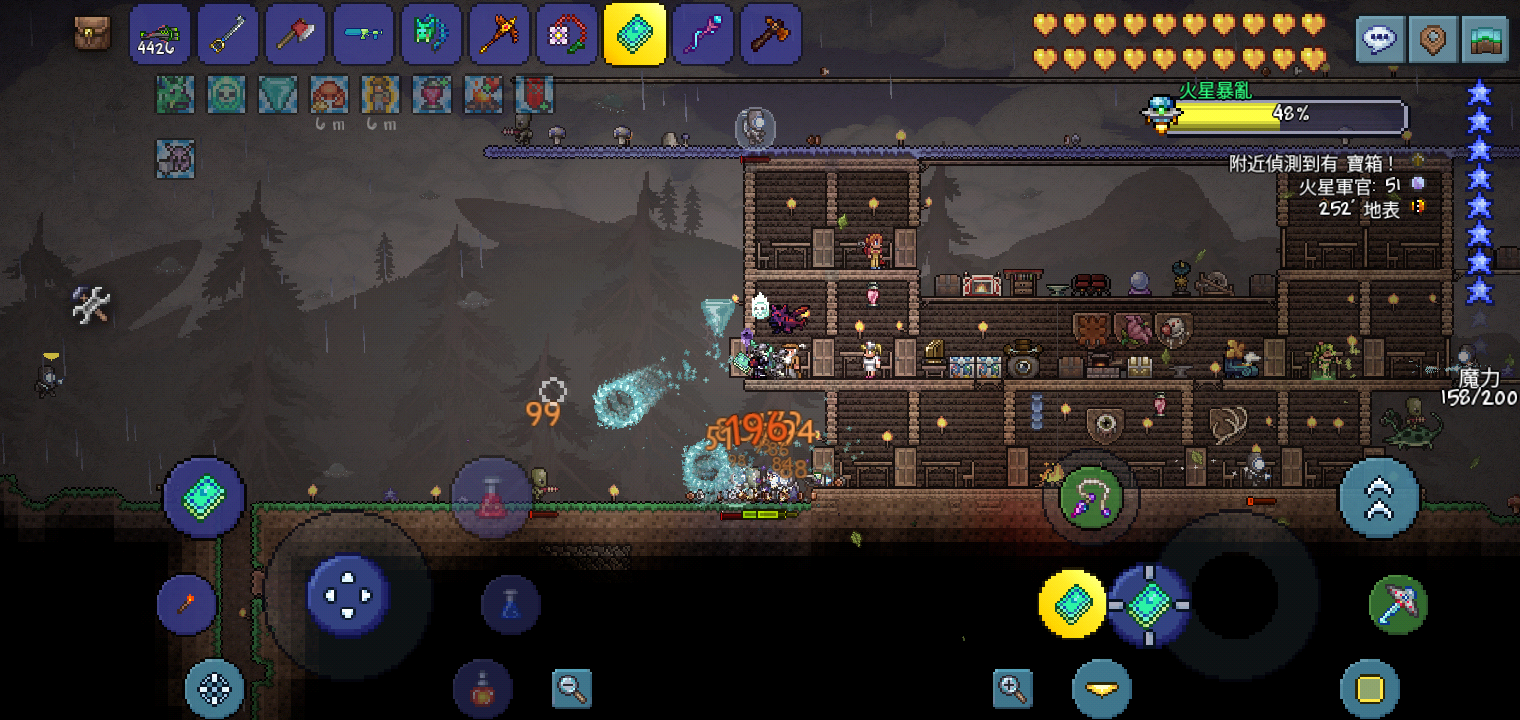
Task: Zoom in with the plus magnifier
Action: click(1012, 688)
